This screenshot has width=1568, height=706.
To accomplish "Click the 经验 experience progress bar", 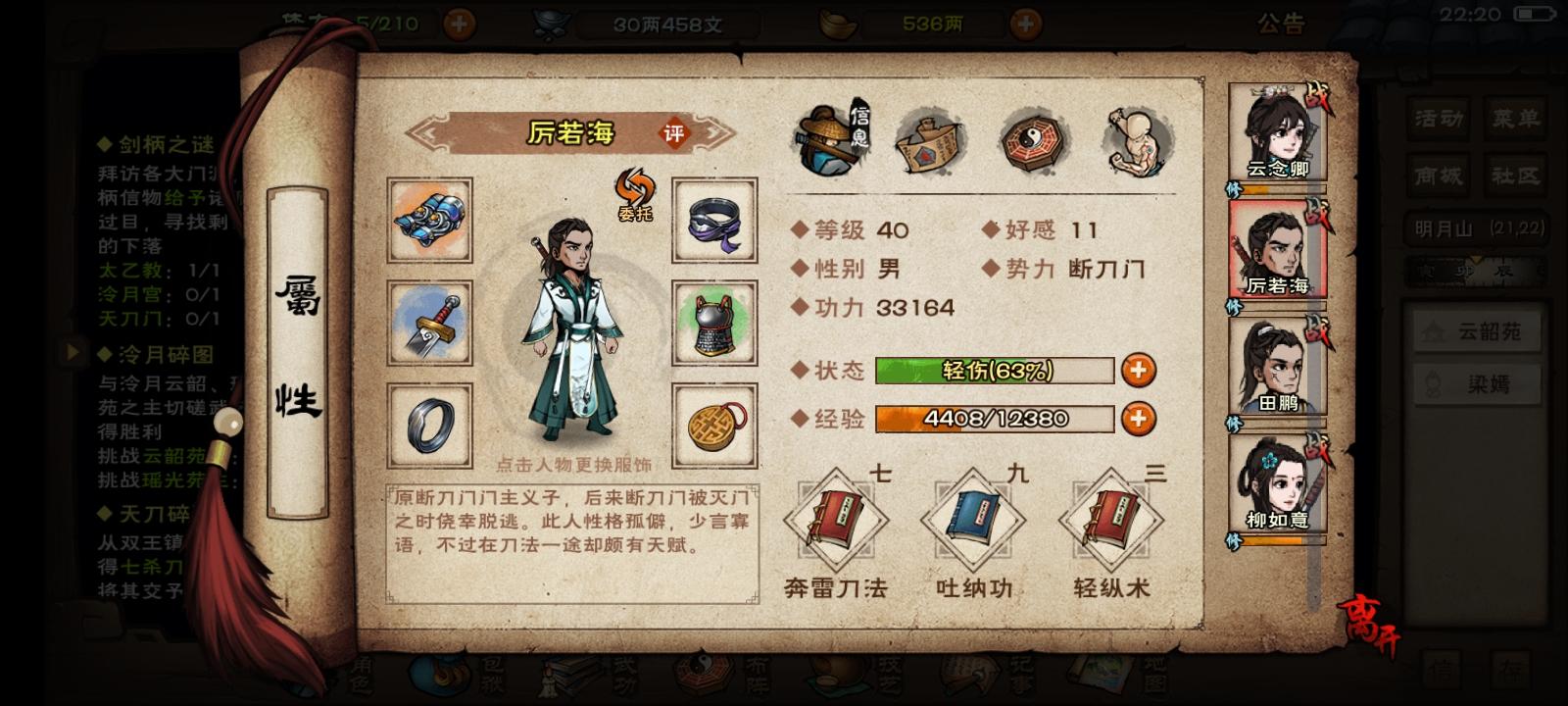I will (x=995, y=419).
